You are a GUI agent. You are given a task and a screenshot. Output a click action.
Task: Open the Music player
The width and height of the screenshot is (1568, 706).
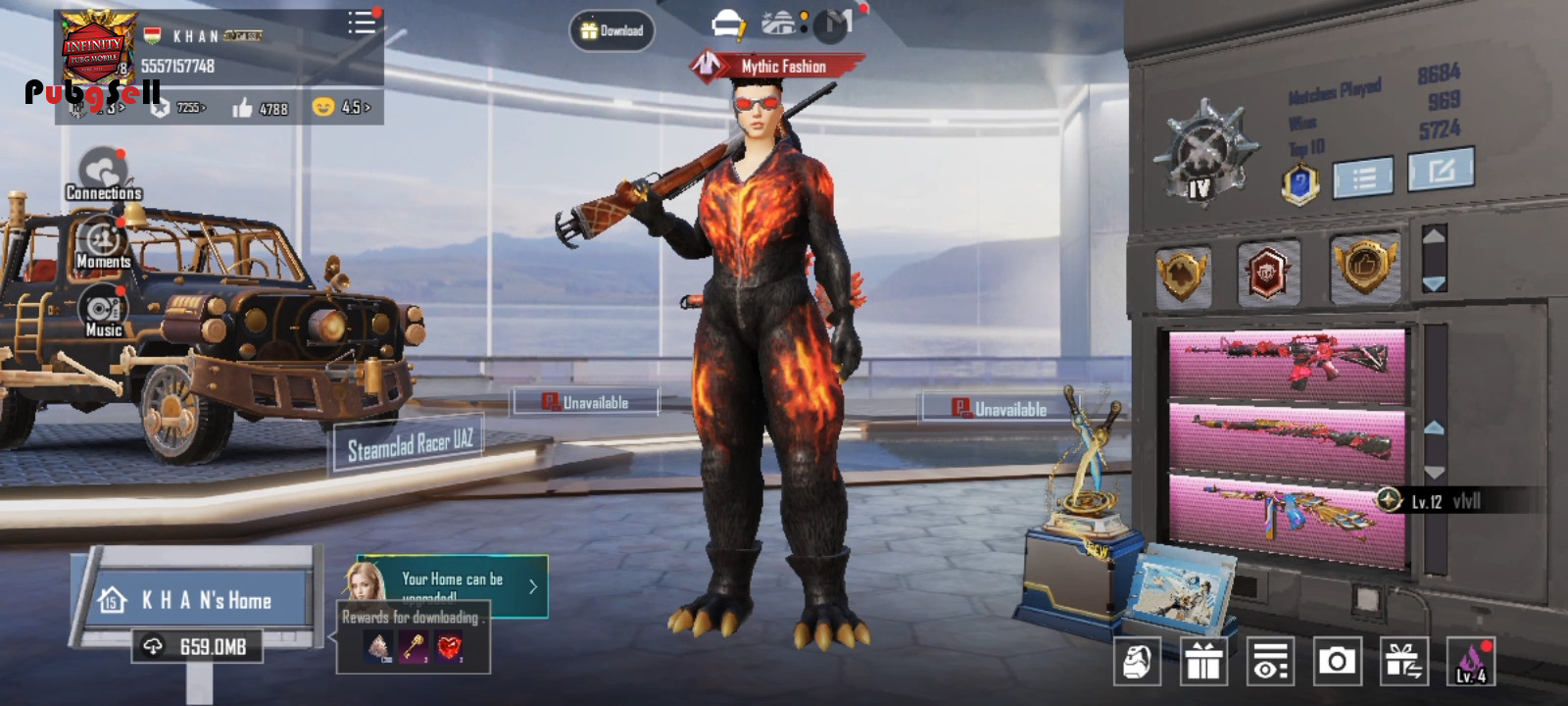point(103,312)
